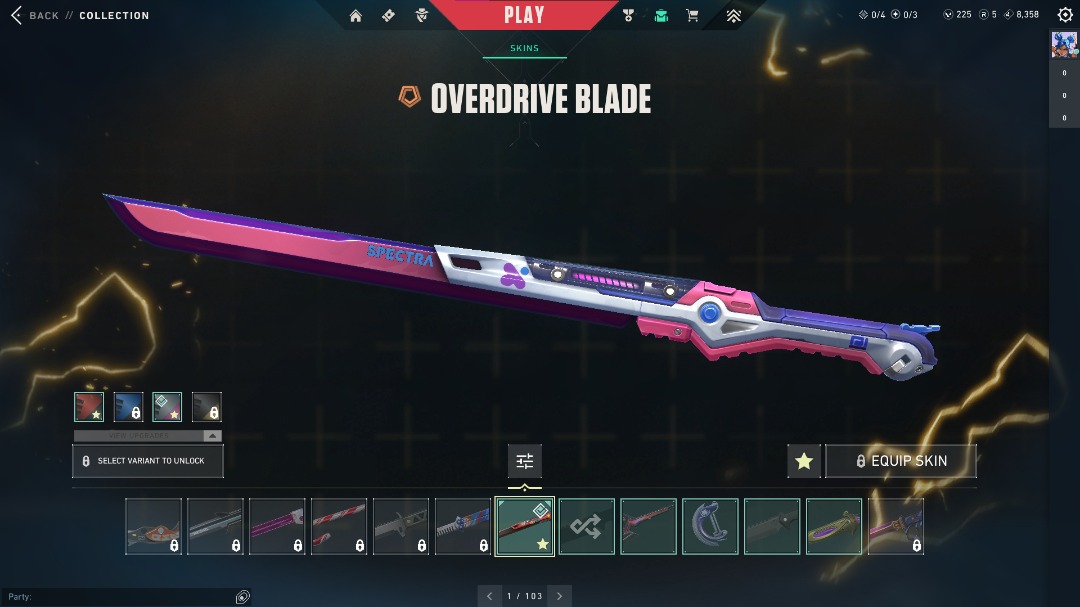
Task: Mark skin as favorite with star button
Action: coord(804,461)
